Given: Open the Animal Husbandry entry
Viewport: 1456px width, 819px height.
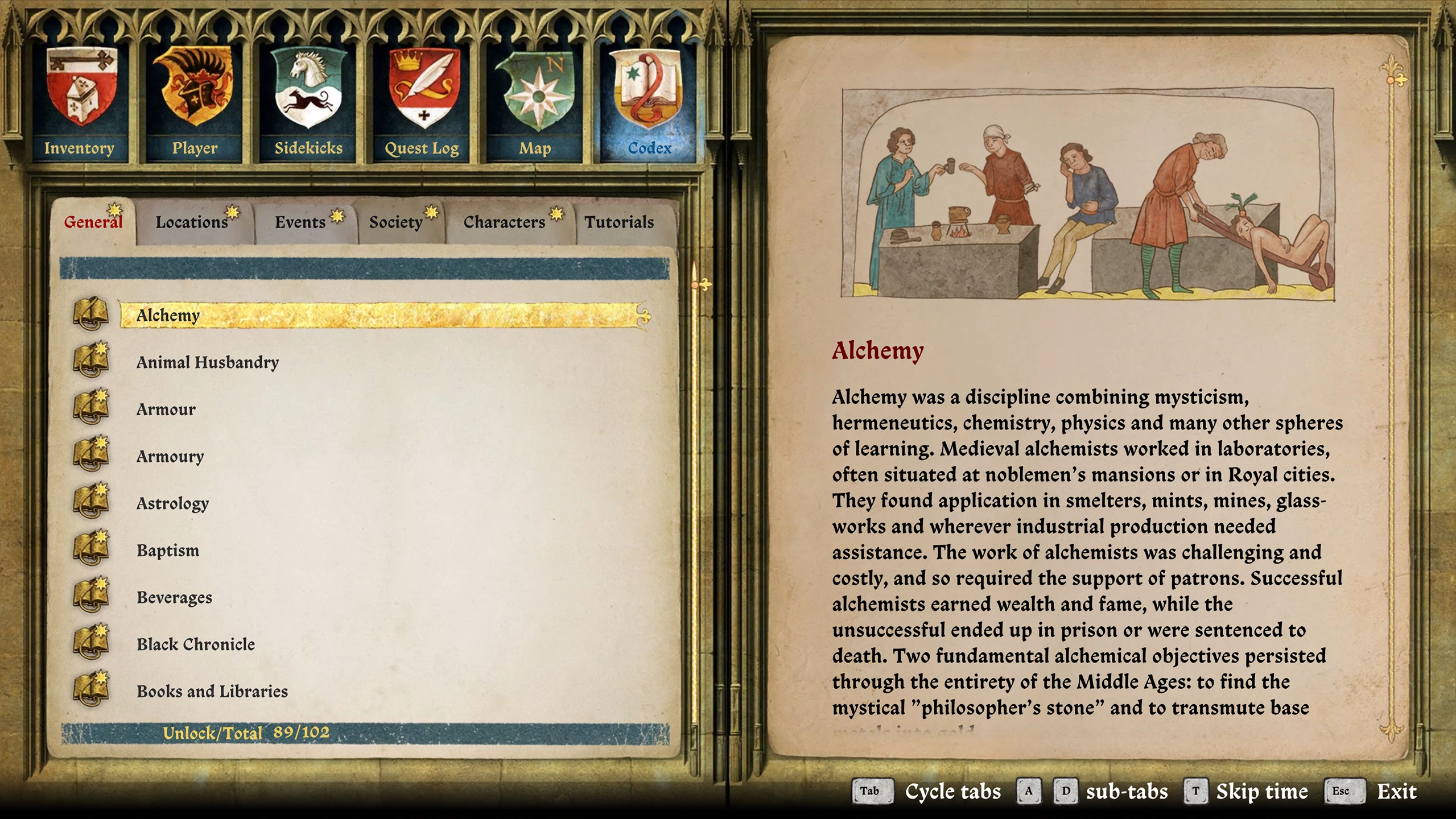Looking at the screenshot, I should click(x=208, y=363).
